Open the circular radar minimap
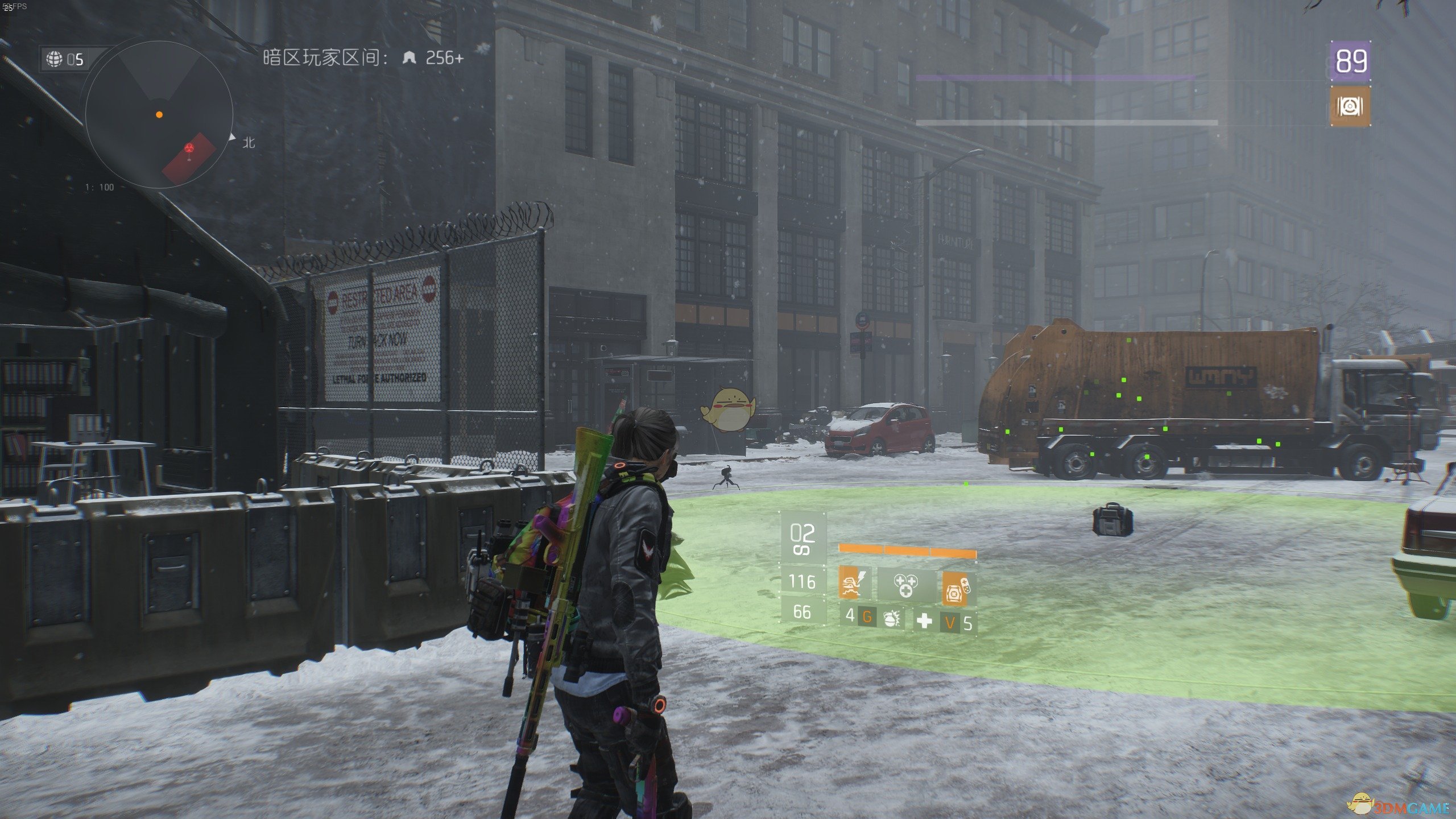 pos(159,114)
